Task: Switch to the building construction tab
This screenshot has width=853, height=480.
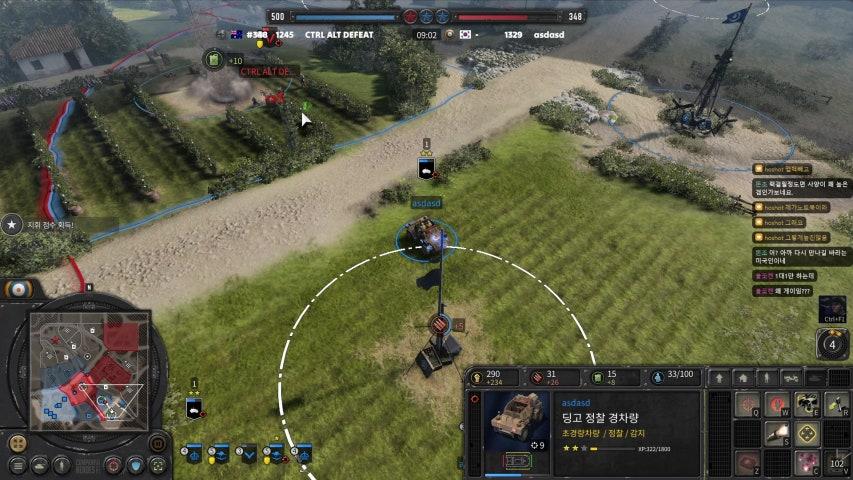Action: click(742, 378)
